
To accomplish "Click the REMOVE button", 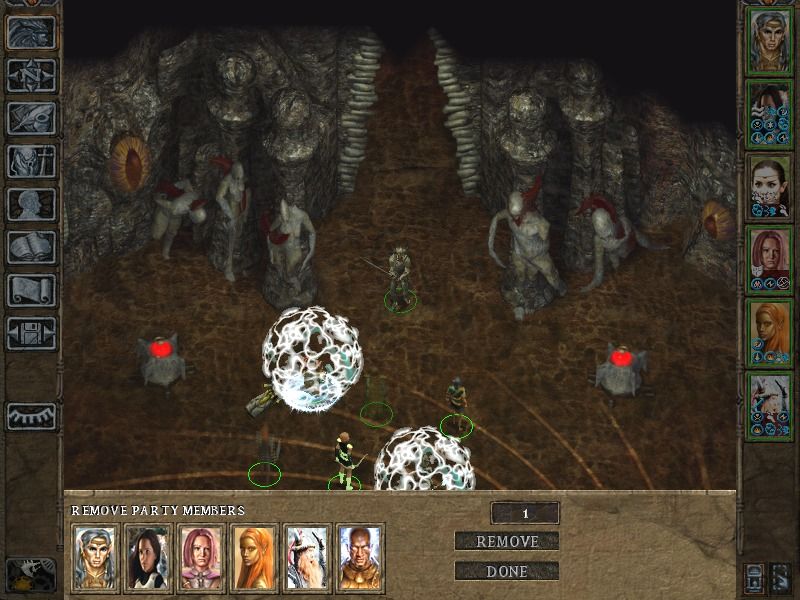I will 507,542.
